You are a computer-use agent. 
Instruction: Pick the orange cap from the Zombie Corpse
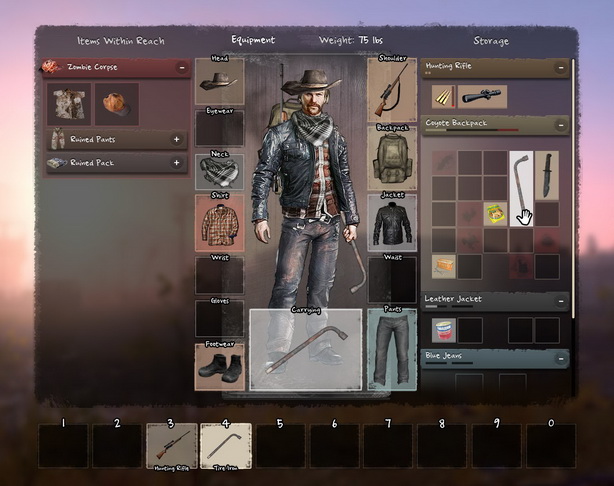point(117,104)
